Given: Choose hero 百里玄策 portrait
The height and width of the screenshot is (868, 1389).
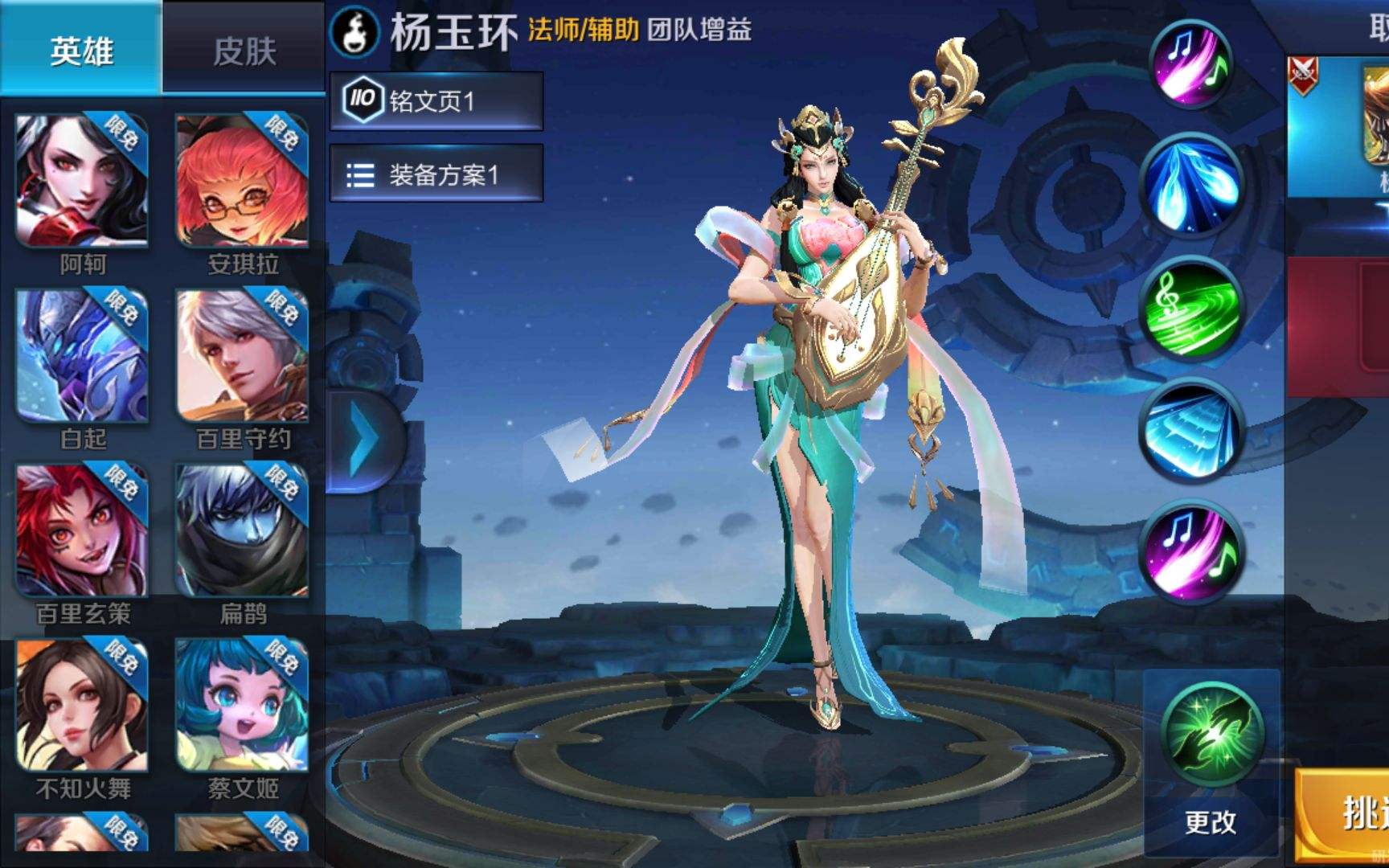Looking at the screenshot, I should pyautogui.click(x=82, y=530).
